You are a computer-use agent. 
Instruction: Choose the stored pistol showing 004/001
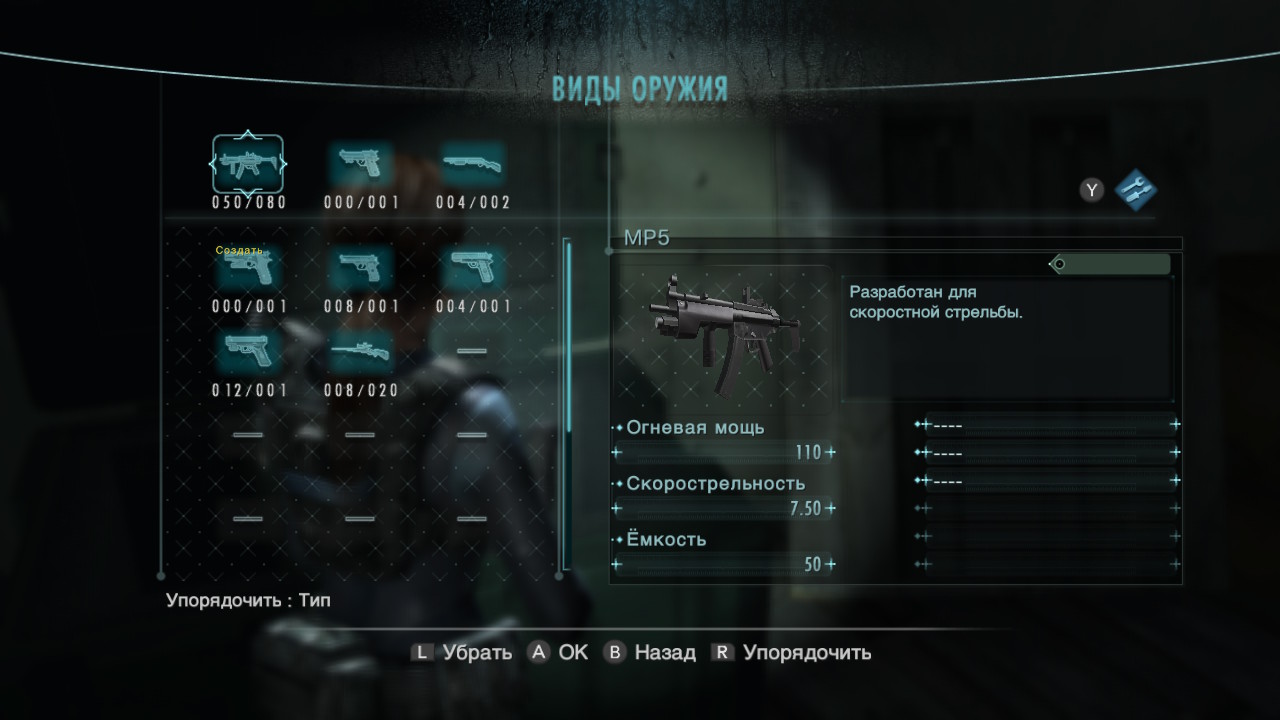tap(472, 268)
